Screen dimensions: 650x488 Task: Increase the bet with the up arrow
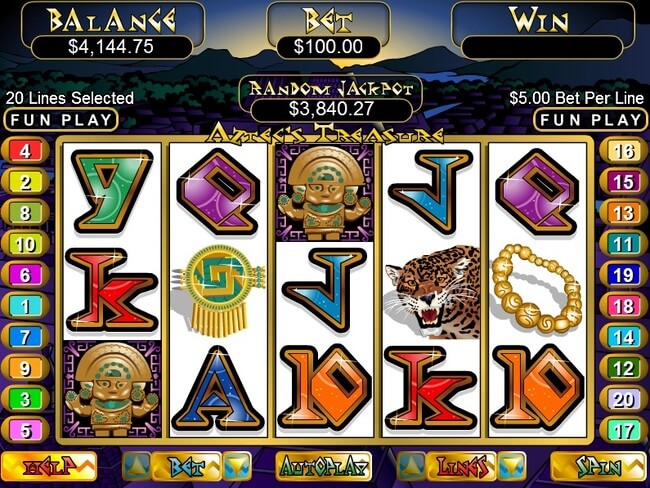point(138,465)
